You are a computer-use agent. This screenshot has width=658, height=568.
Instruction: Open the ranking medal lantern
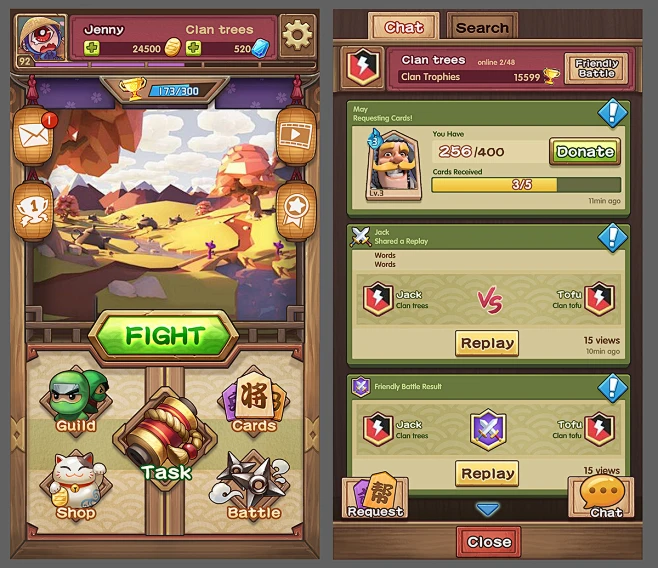click(x=34, y=209)
